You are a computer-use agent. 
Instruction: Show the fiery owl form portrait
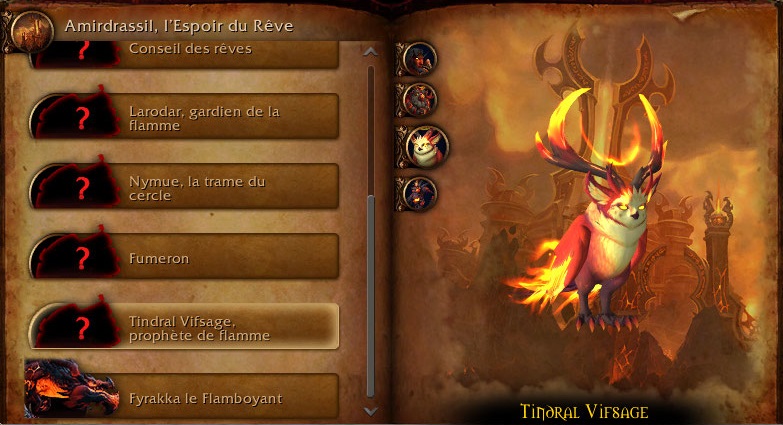(425, 145)
